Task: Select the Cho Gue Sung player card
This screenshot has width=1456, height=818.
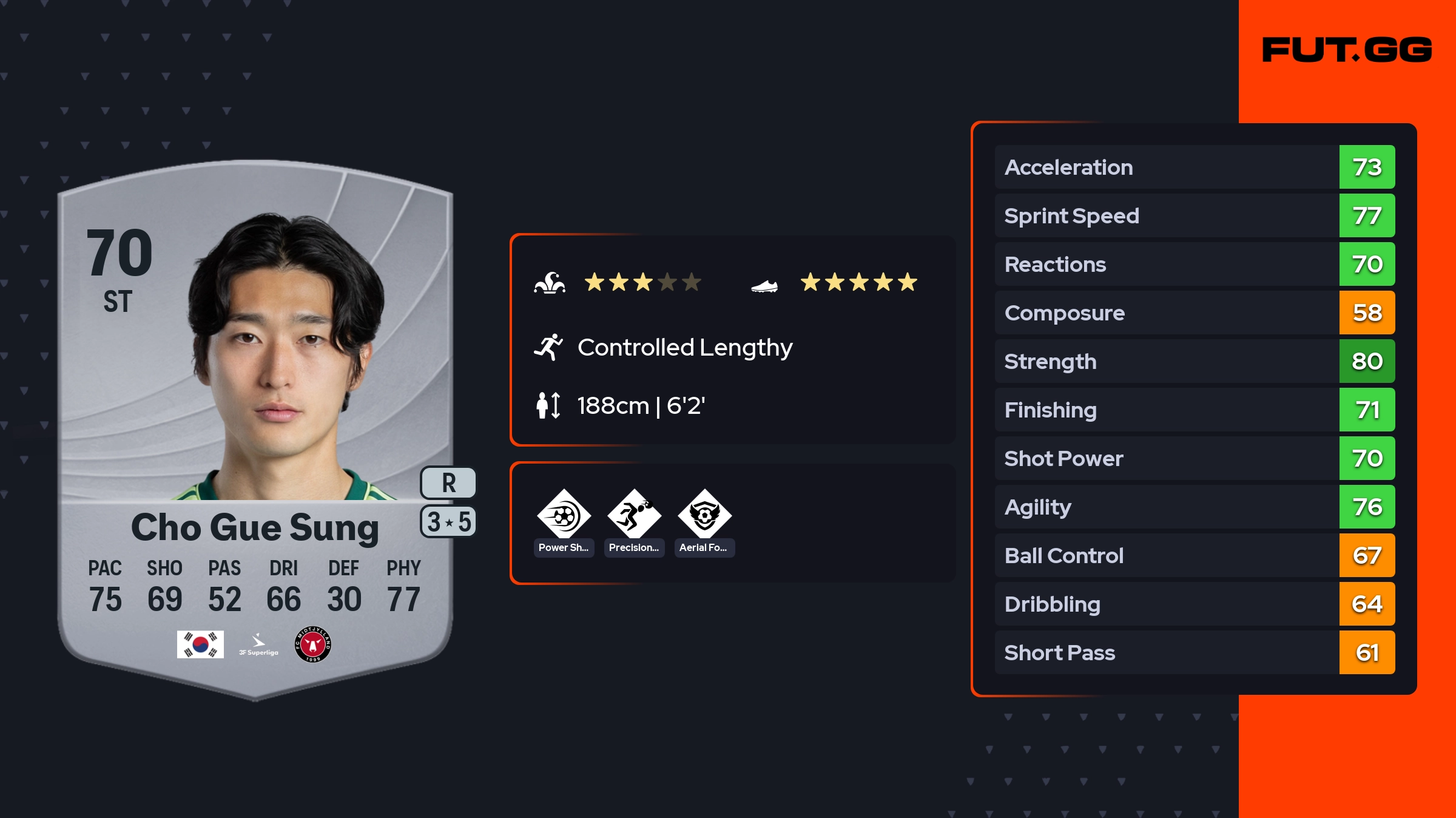Action: tap(255, 425)
